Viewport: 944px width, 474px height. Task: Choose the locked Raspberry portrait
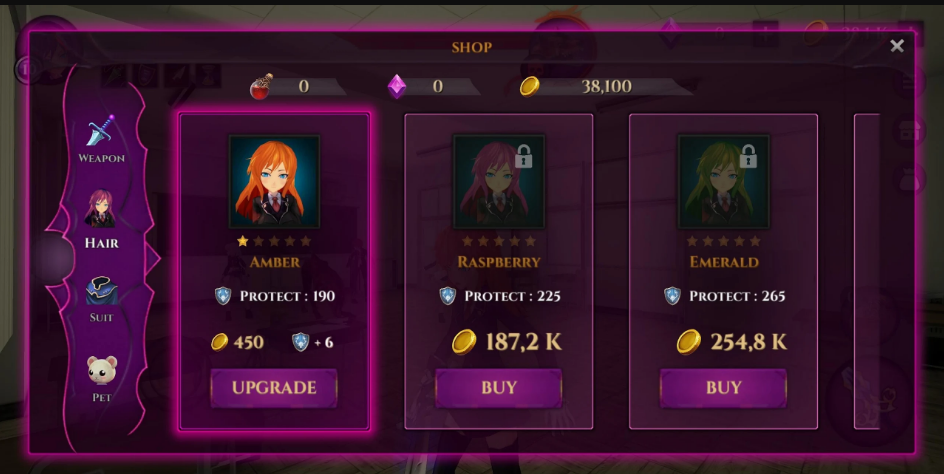(499, 182)
